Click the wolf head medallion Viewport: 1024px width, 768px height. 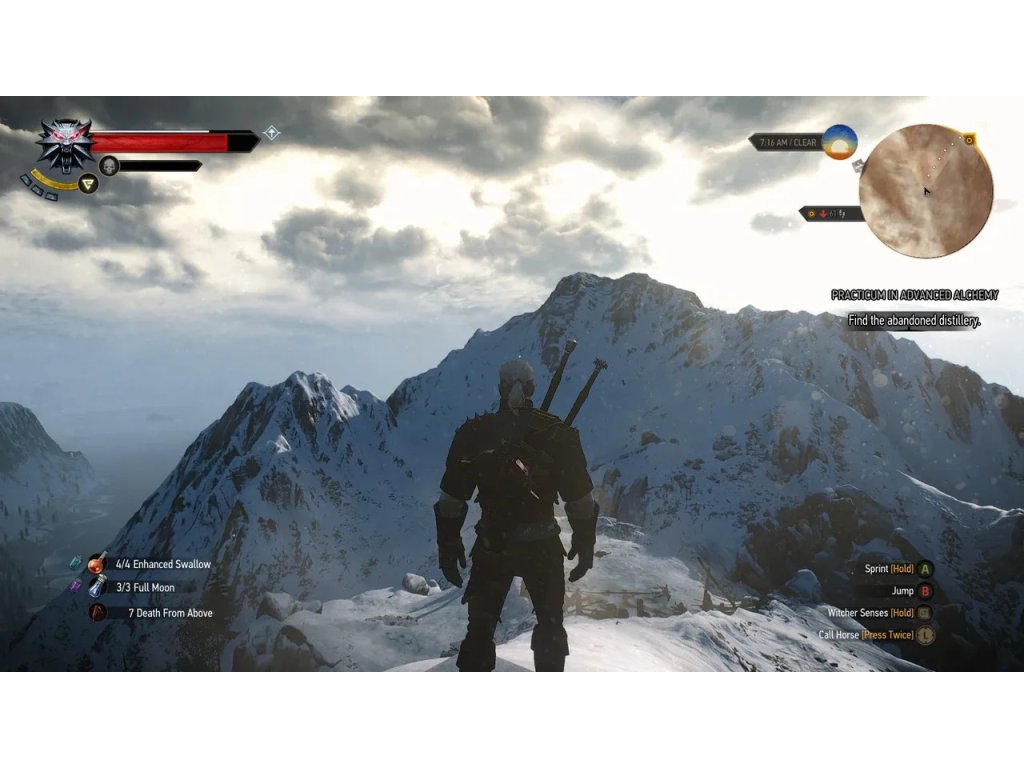pos(65,143)
